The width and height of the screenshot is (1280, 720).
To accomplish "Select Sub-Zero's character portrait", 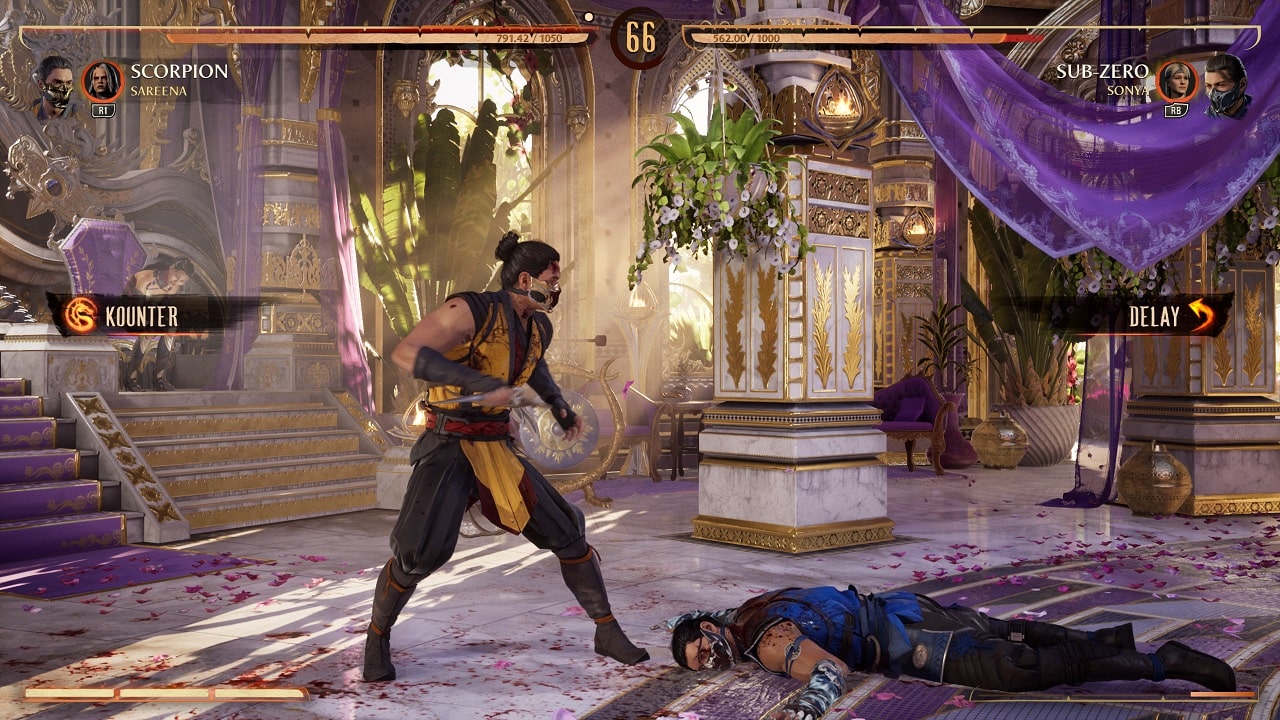I will pos(1223,84).
